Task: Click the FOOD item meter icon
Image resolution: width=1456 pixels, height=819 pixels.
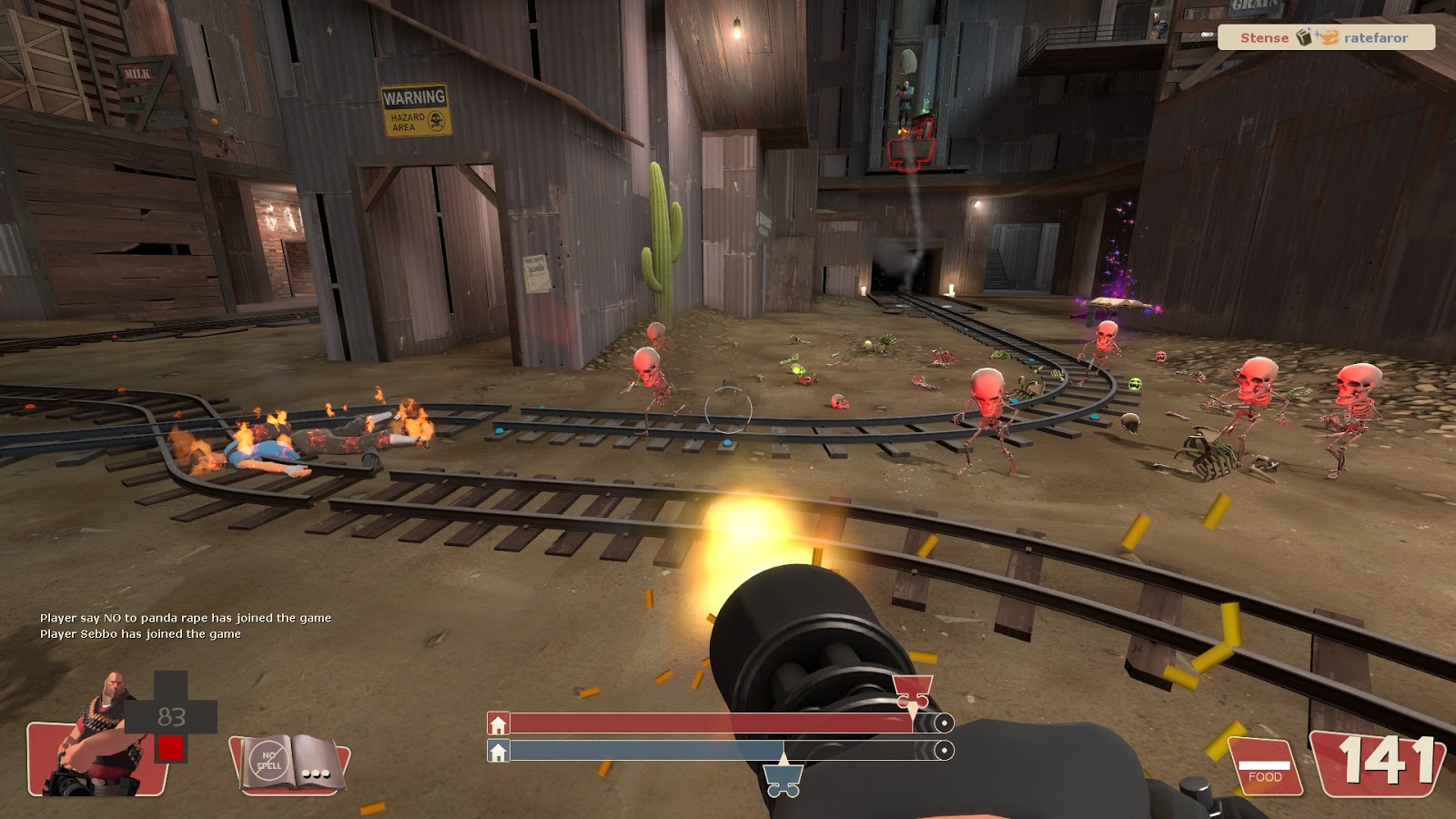Action: tap(1265, 765)
